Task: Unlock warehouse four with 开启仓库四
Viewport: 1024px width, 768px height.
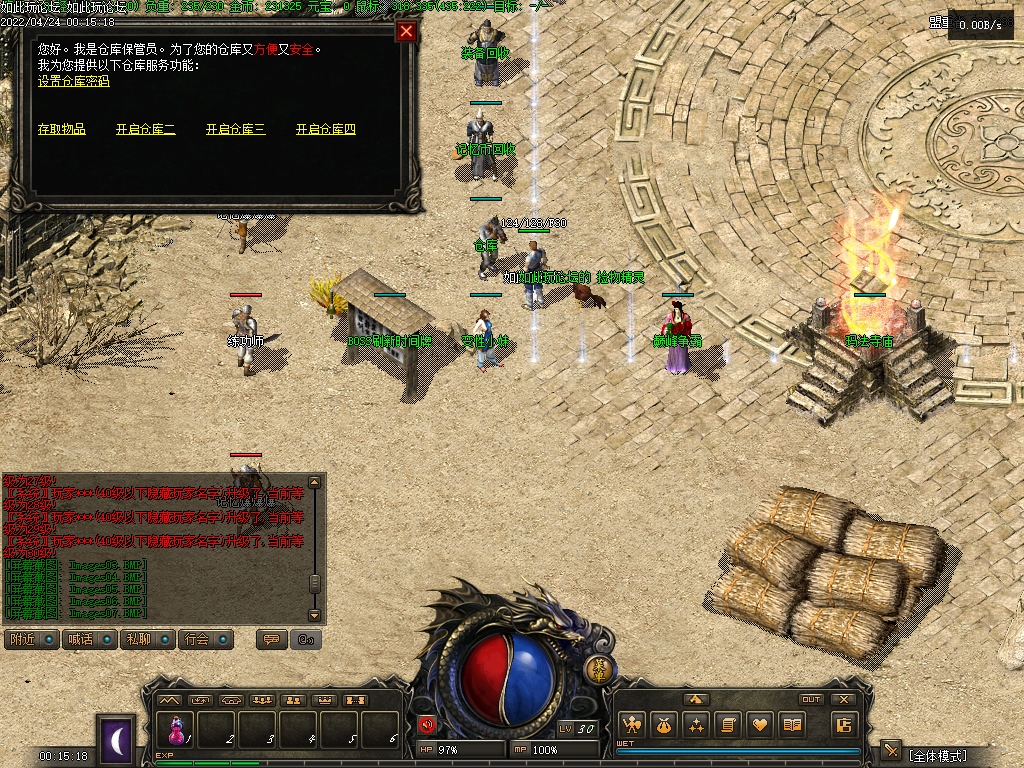Action: [x=325, y=129]
